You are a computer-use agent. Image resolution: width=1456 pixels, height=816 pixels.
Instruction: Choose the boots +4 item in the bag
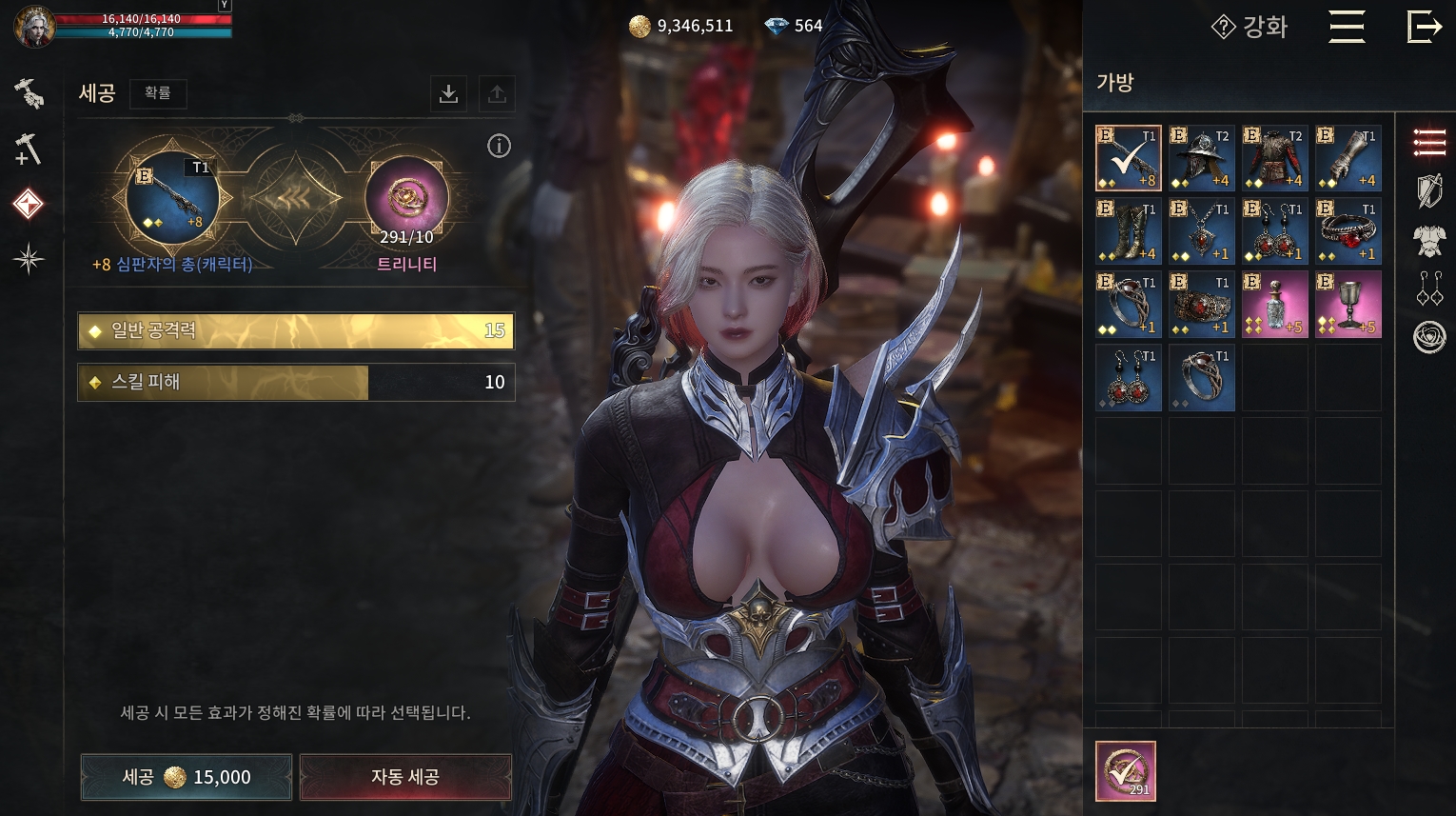pos(1128,231)
